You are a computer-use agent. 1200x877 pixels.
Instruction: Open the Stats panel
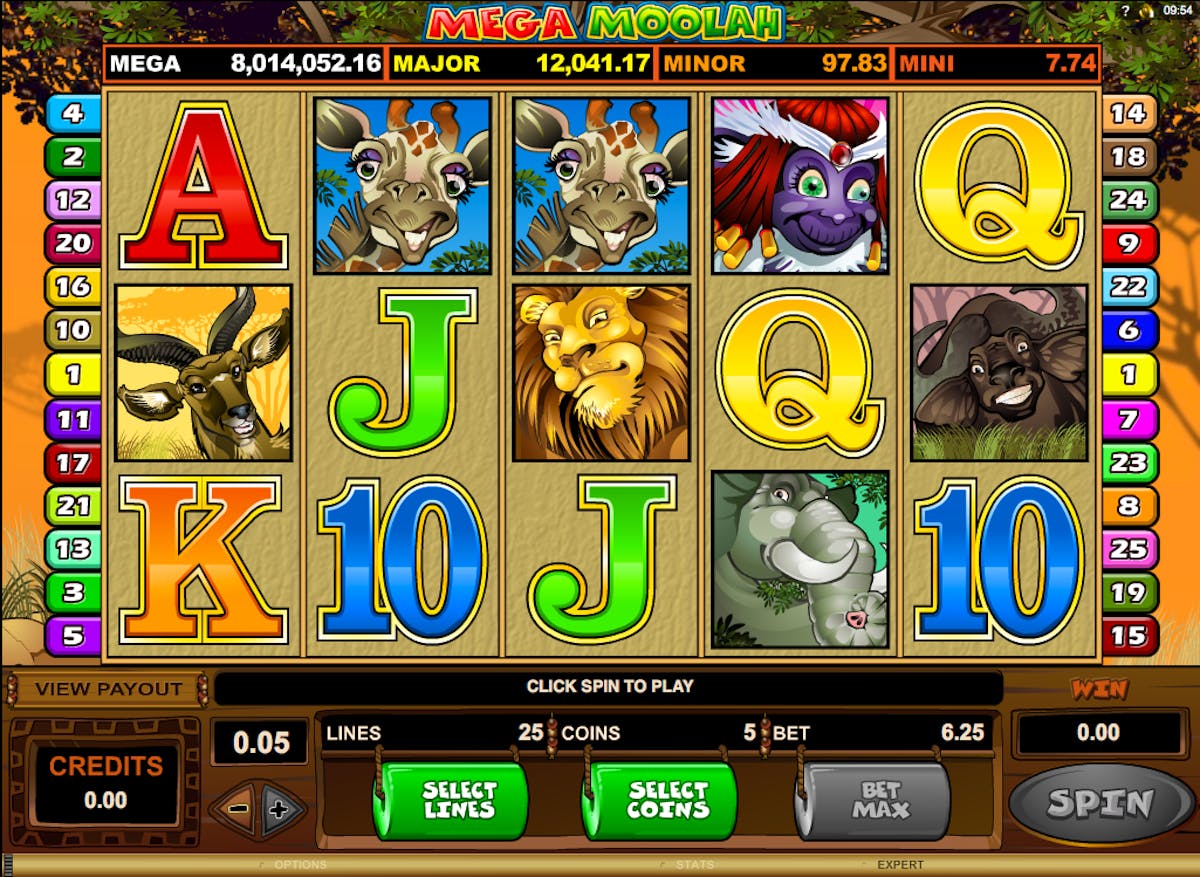[694, 865]
